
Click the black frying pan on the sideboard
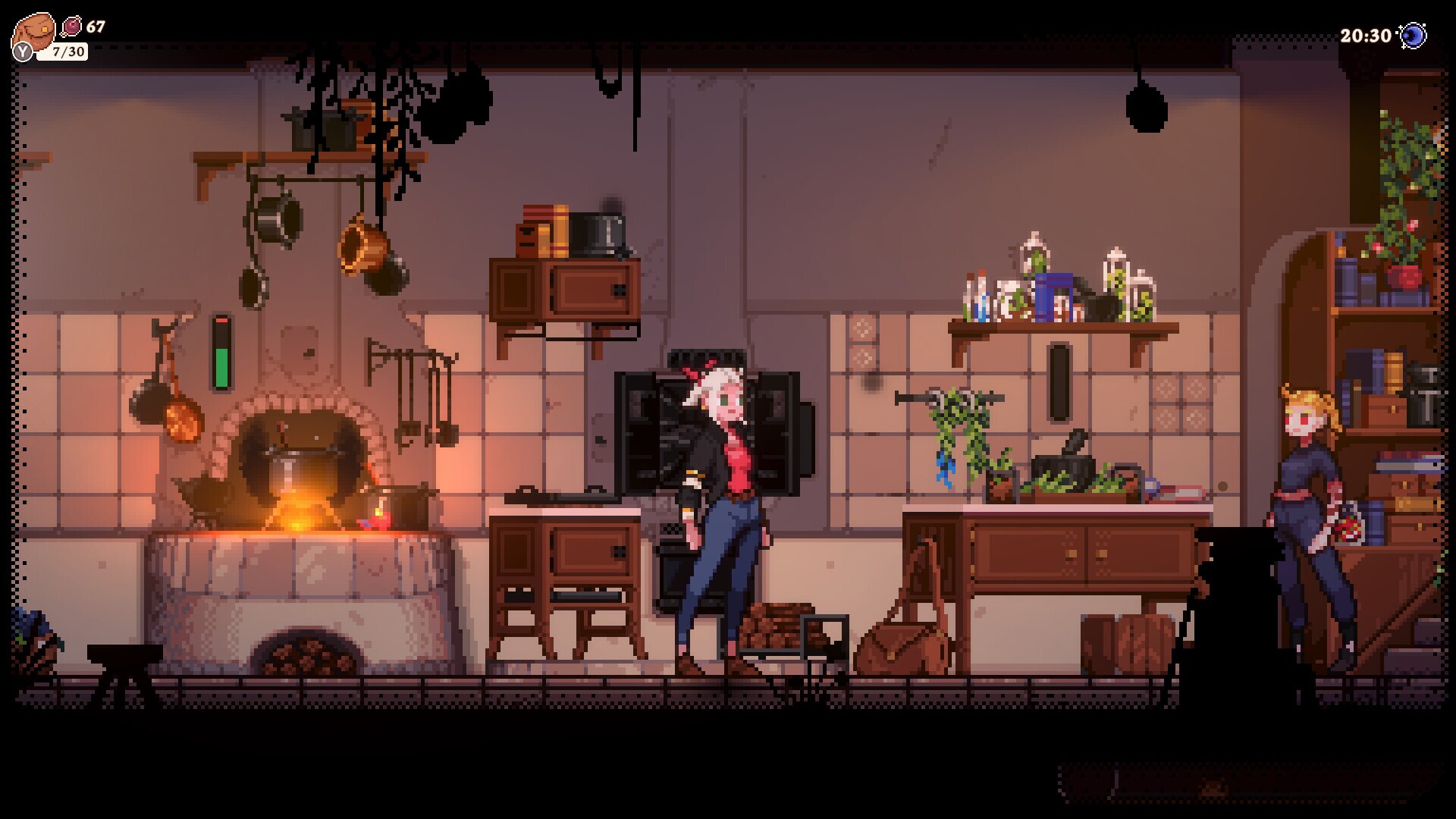pyautogui.click(x=1062, y=466)
